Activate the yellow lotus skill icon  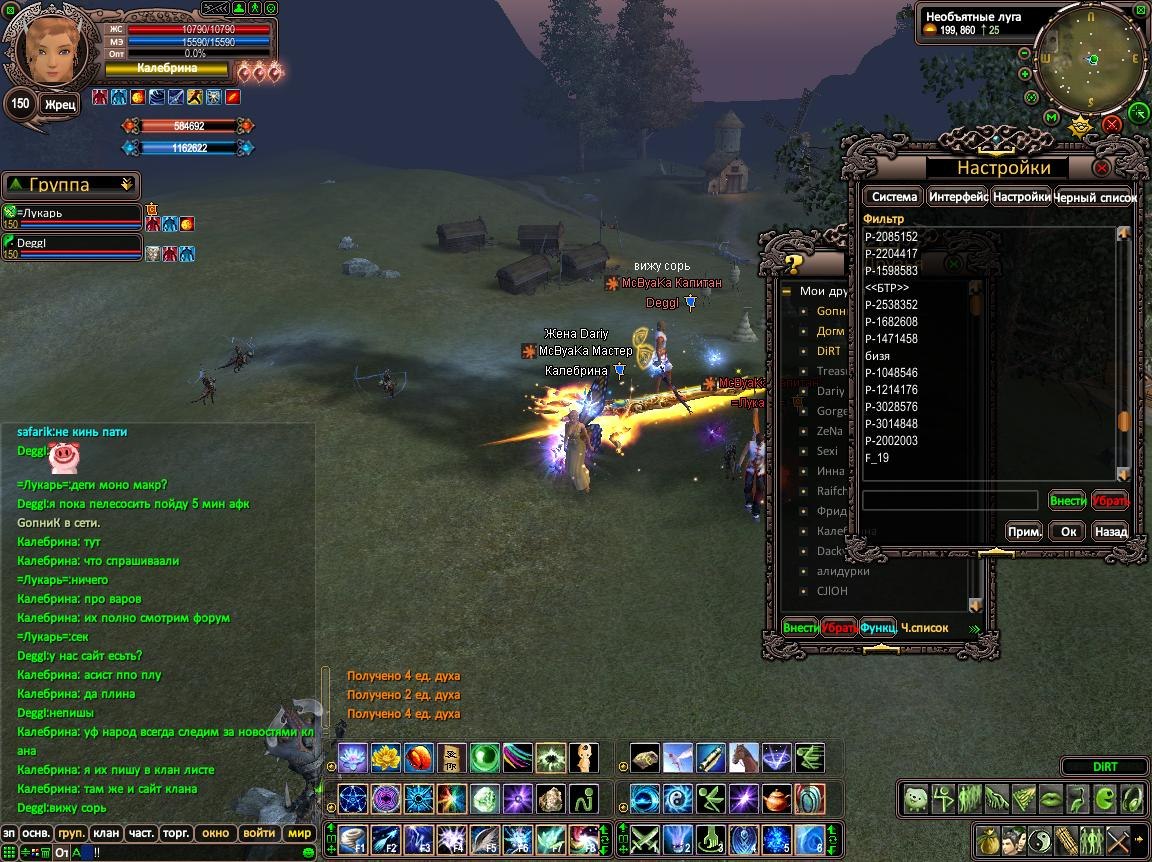(x=385, y=758)
